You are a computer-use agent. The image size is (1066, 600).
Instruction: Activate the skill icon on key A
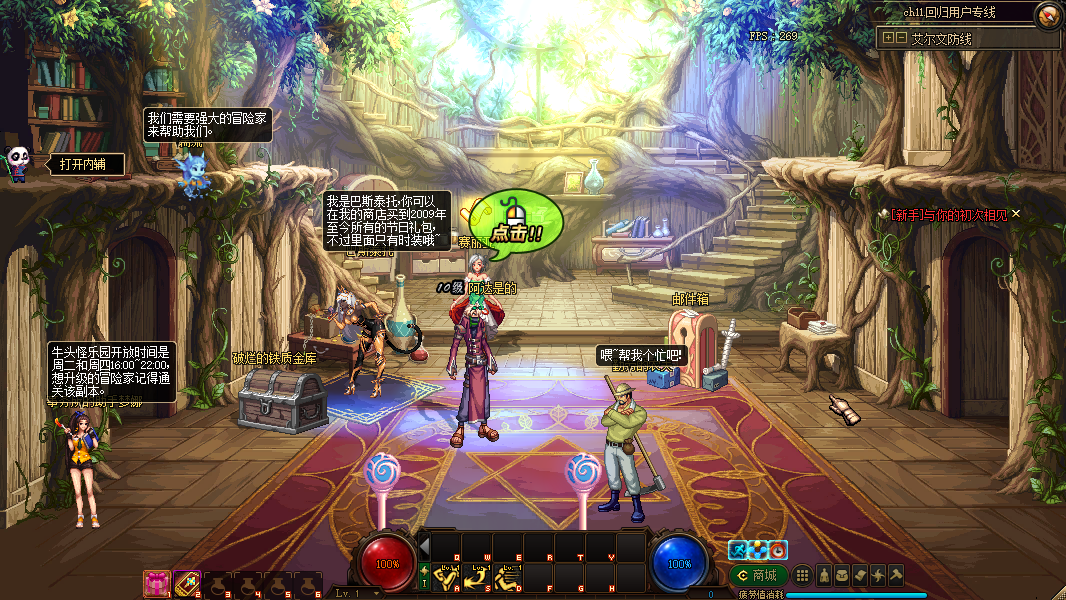coord(448,578)
